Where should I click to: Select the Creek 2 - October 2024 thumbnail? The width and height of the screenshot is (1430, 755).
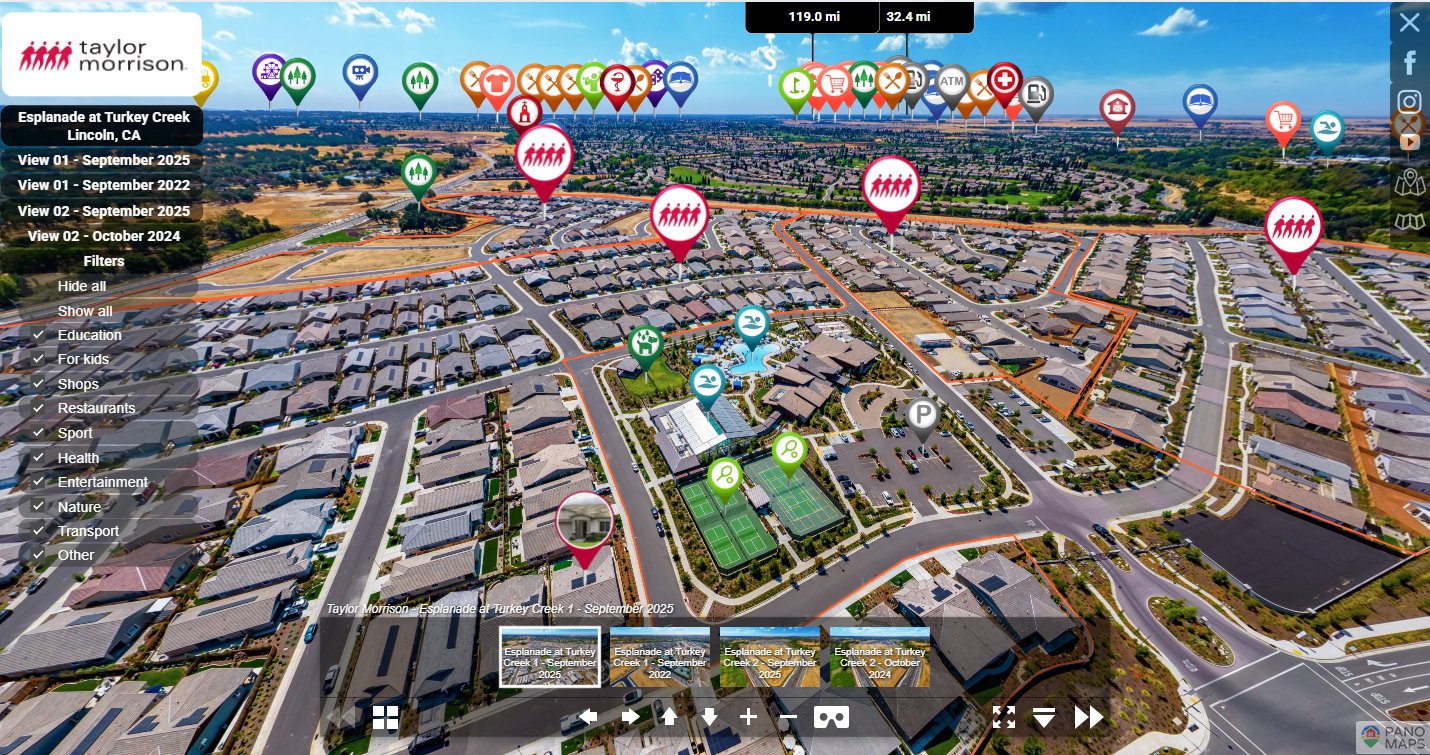(880, 657)
